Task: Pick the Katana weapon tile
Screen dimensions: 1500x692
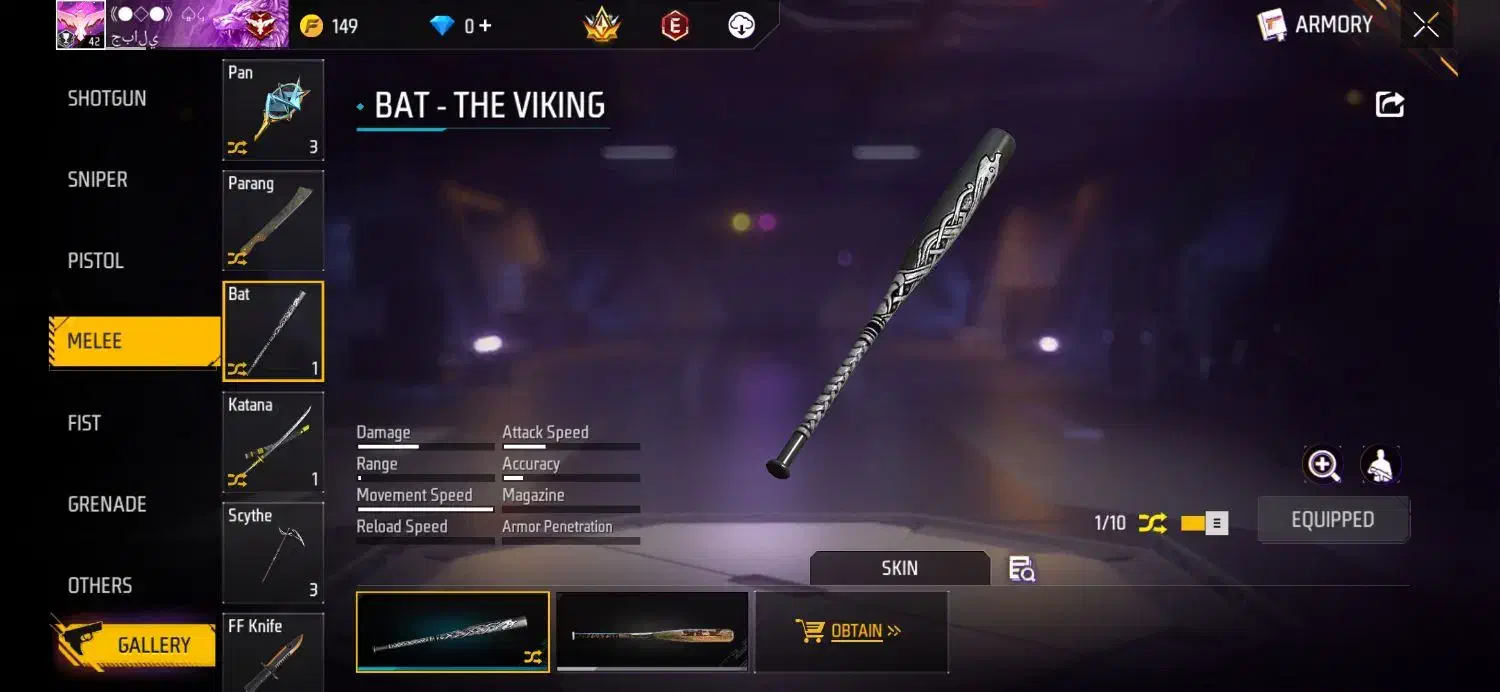Action: click(x=273, y=442)
